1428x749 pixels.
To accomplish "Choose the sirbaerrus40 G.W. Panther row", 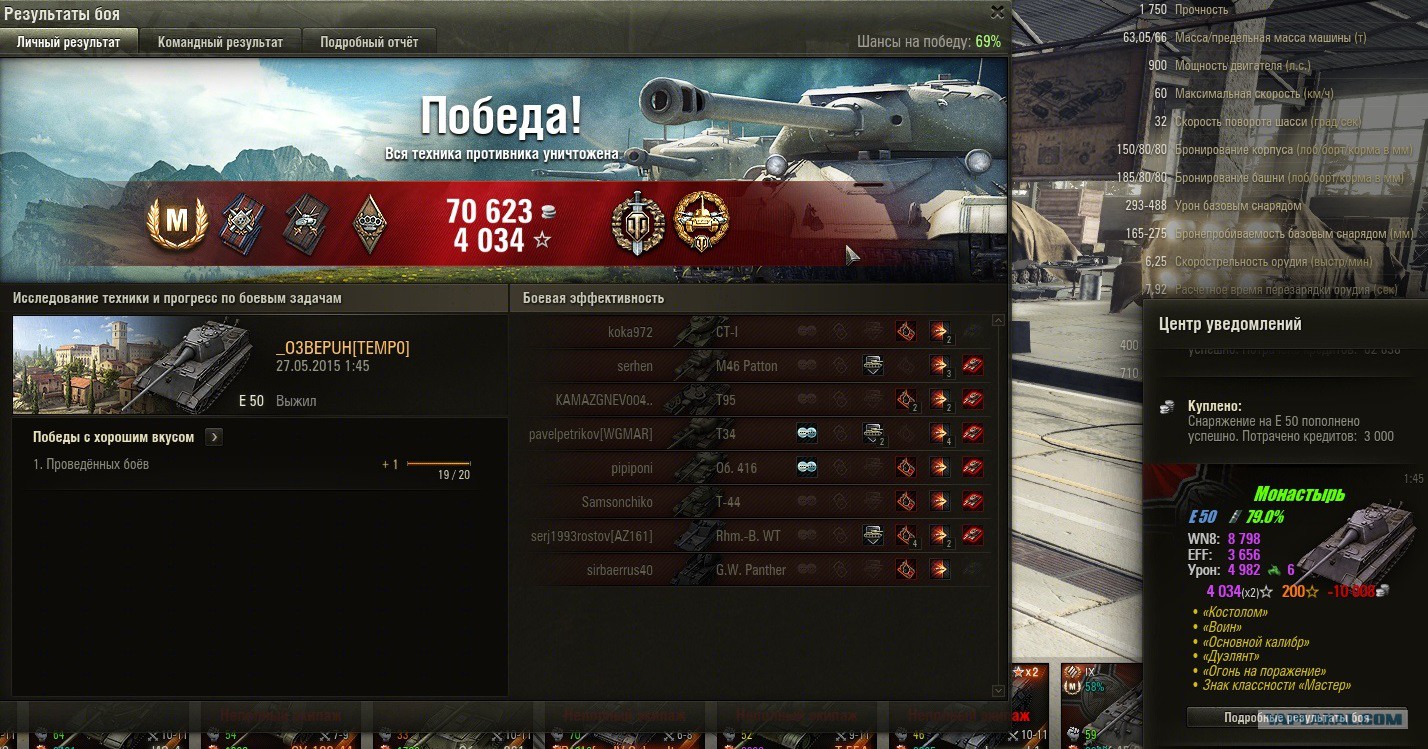I will (x=750, y=570).
